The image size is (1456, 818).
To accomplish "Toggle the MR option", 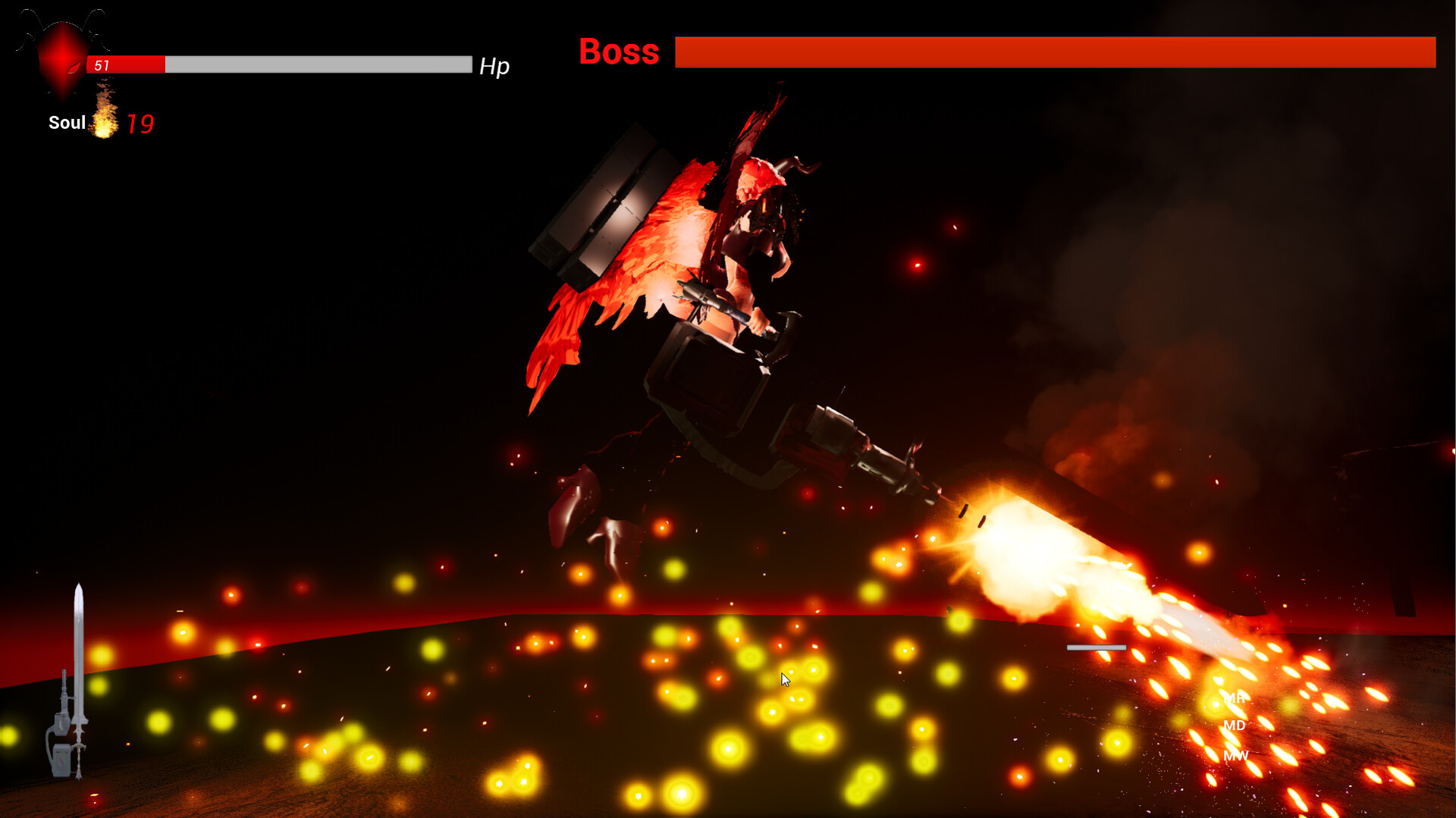I will 1235,699.
